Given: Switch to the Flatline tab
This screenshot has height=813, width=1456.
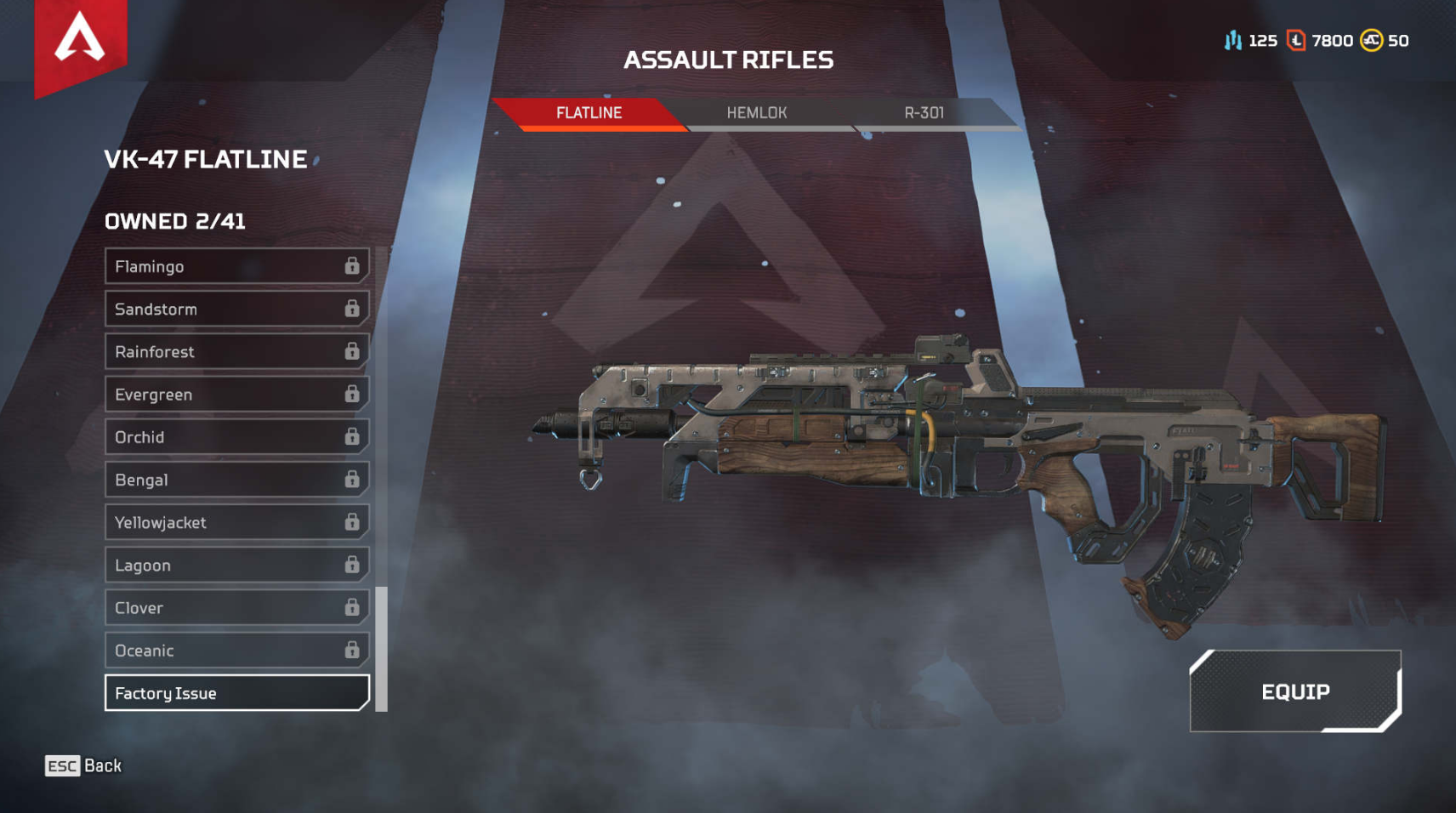Looking at the screenshot, I should 589,113.
